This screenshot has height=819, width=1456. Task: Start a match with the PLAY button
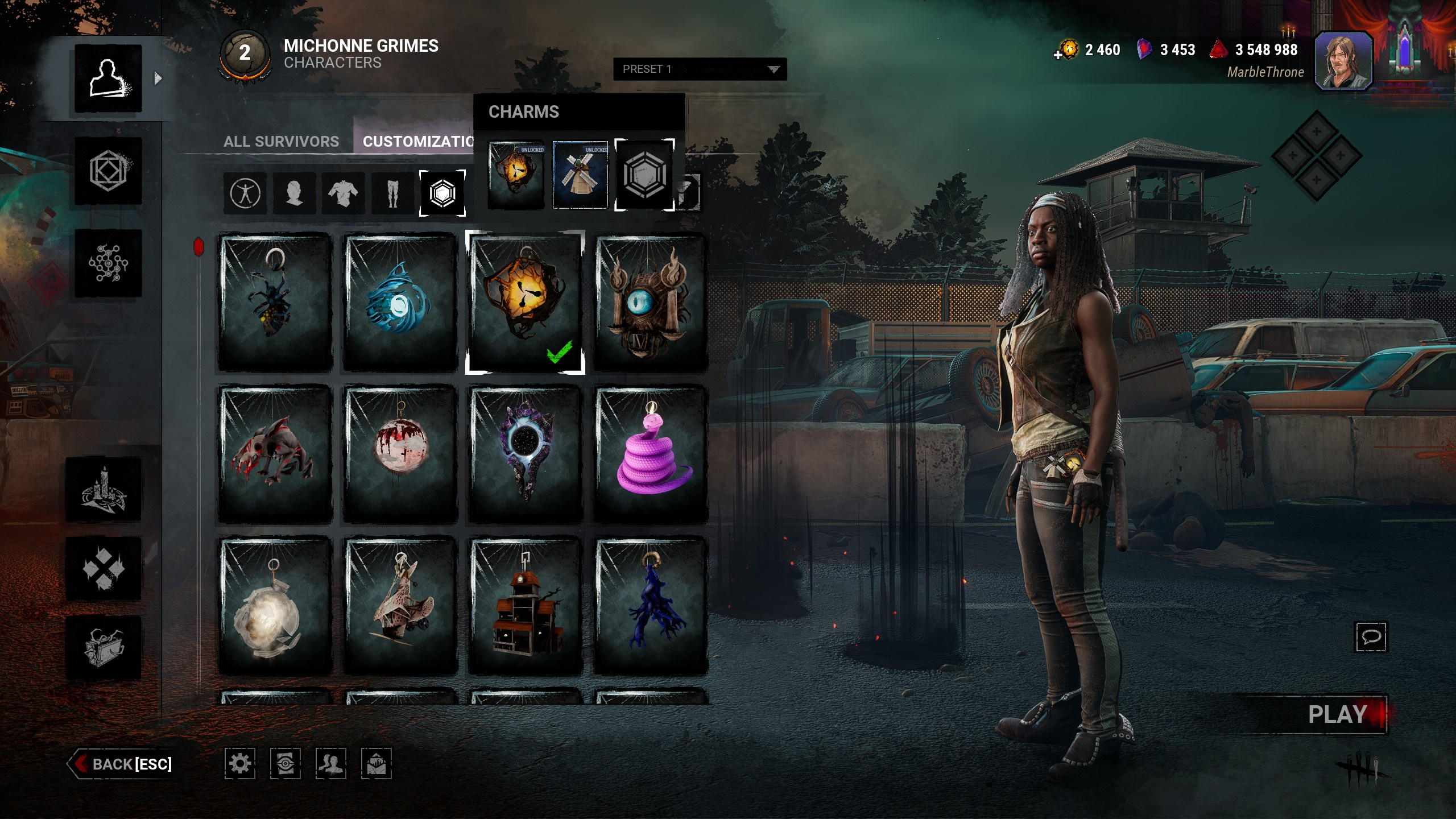tap(1337, 714)
